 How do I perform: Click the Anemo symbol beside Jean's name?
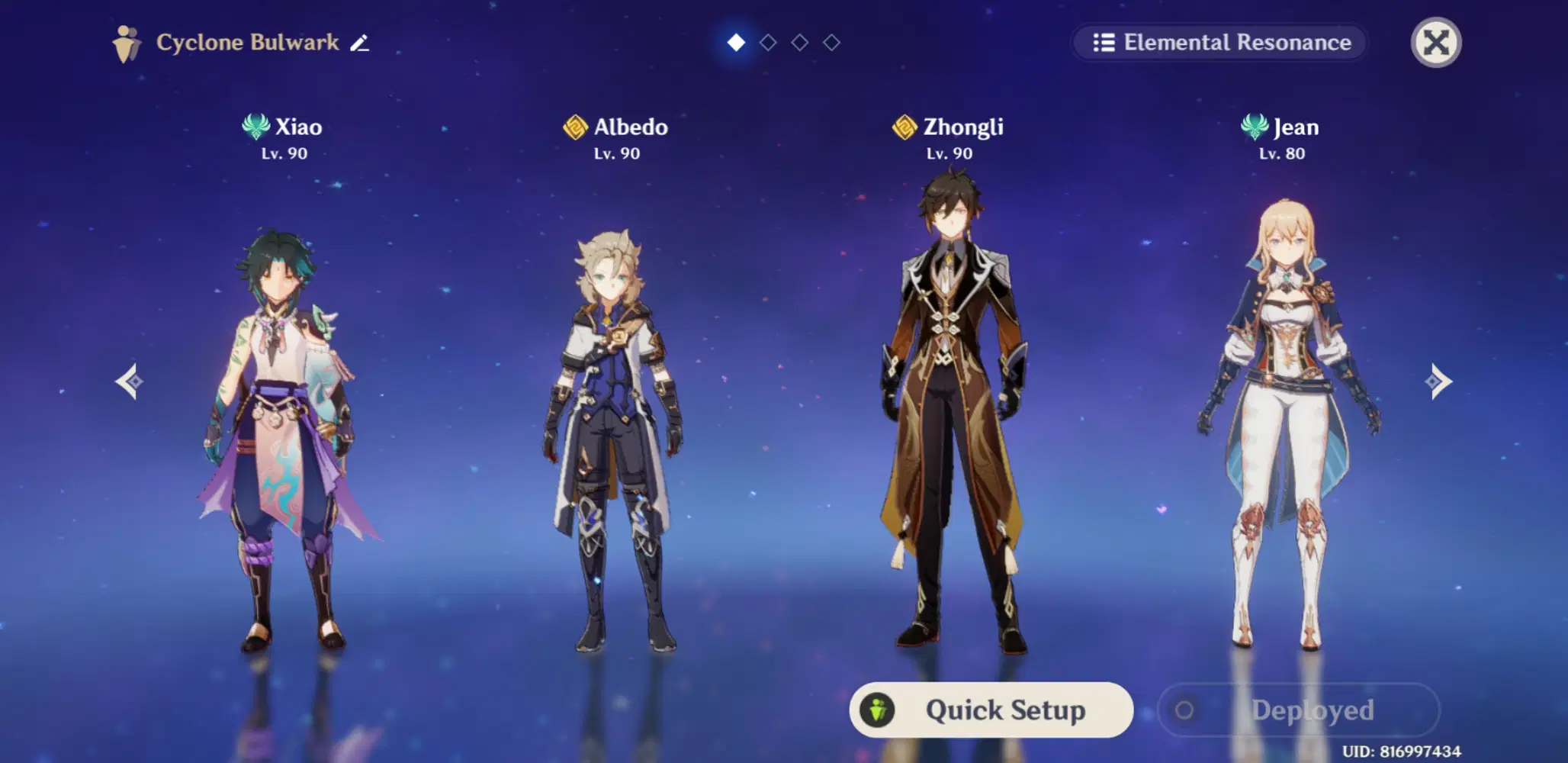pyautogui.click(x=1255, y=127)
